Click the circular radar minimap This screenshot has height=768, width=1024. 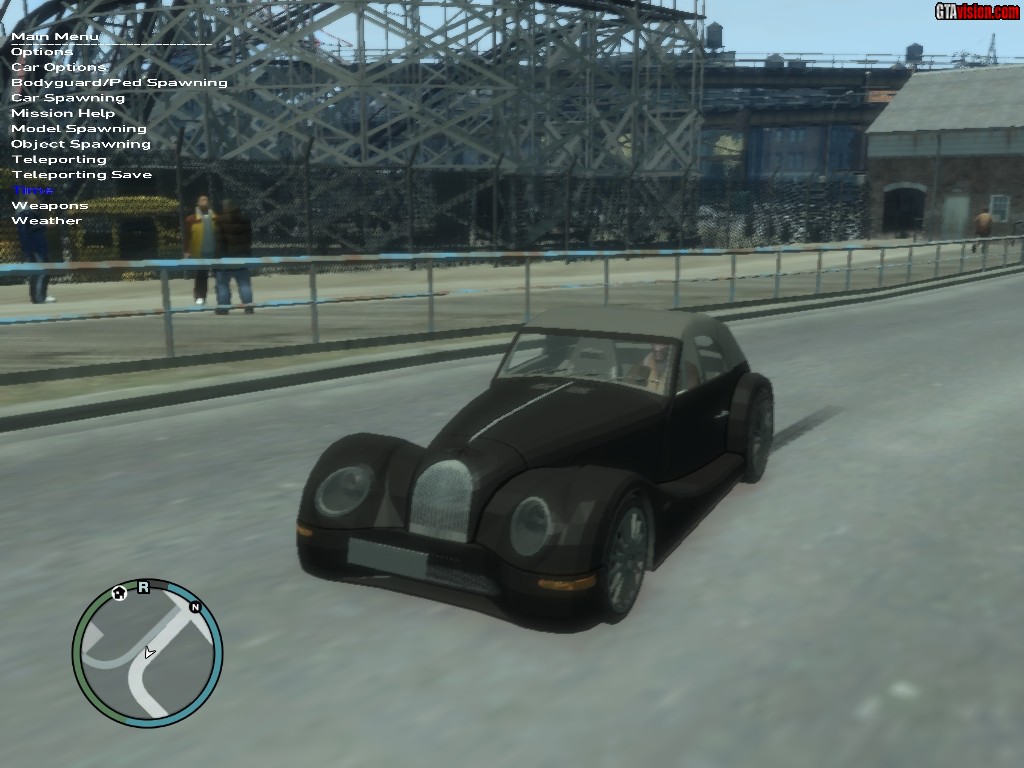147,653
